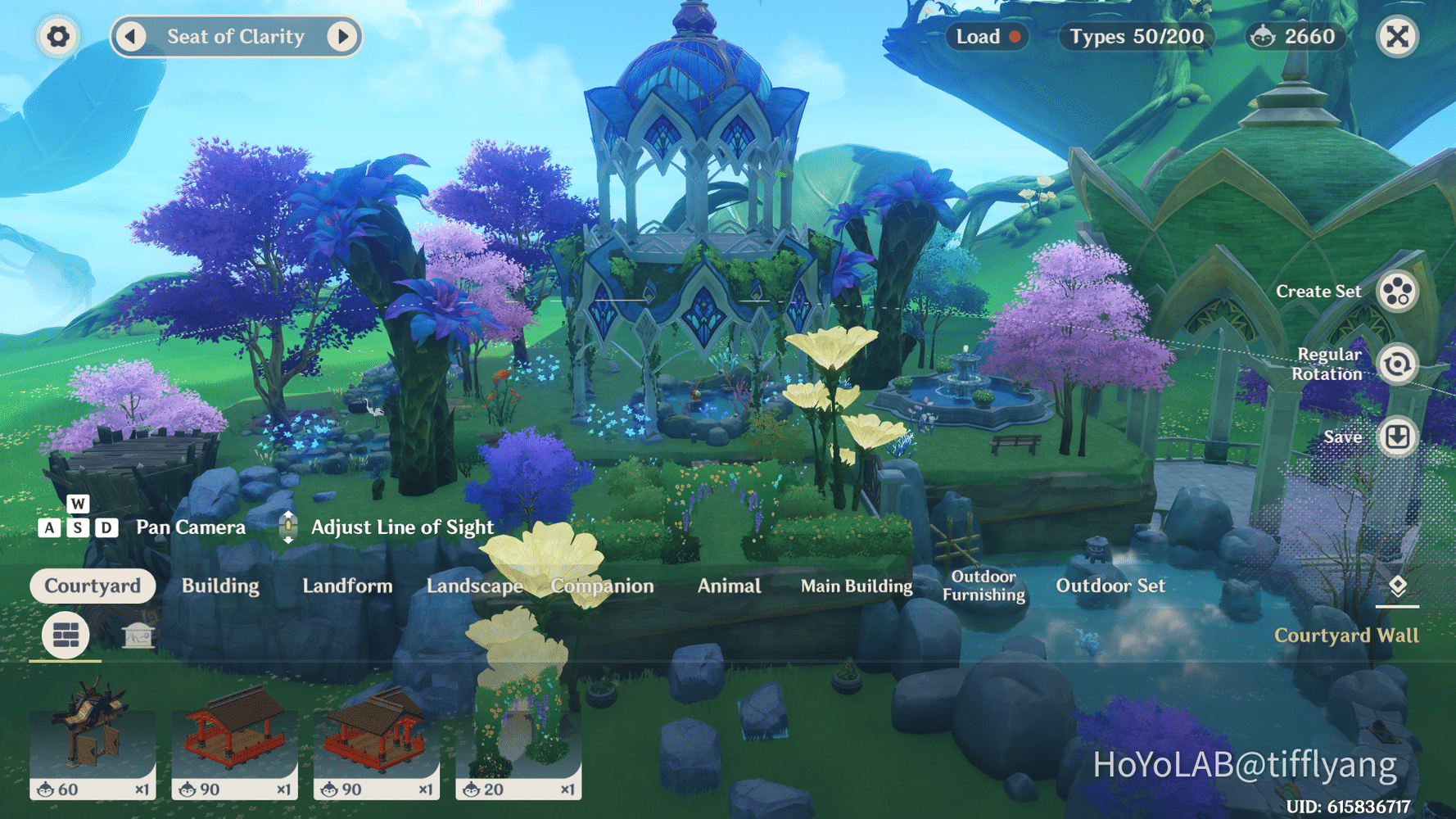Switch to Outdoor Furnishing tab

(983, 586)
